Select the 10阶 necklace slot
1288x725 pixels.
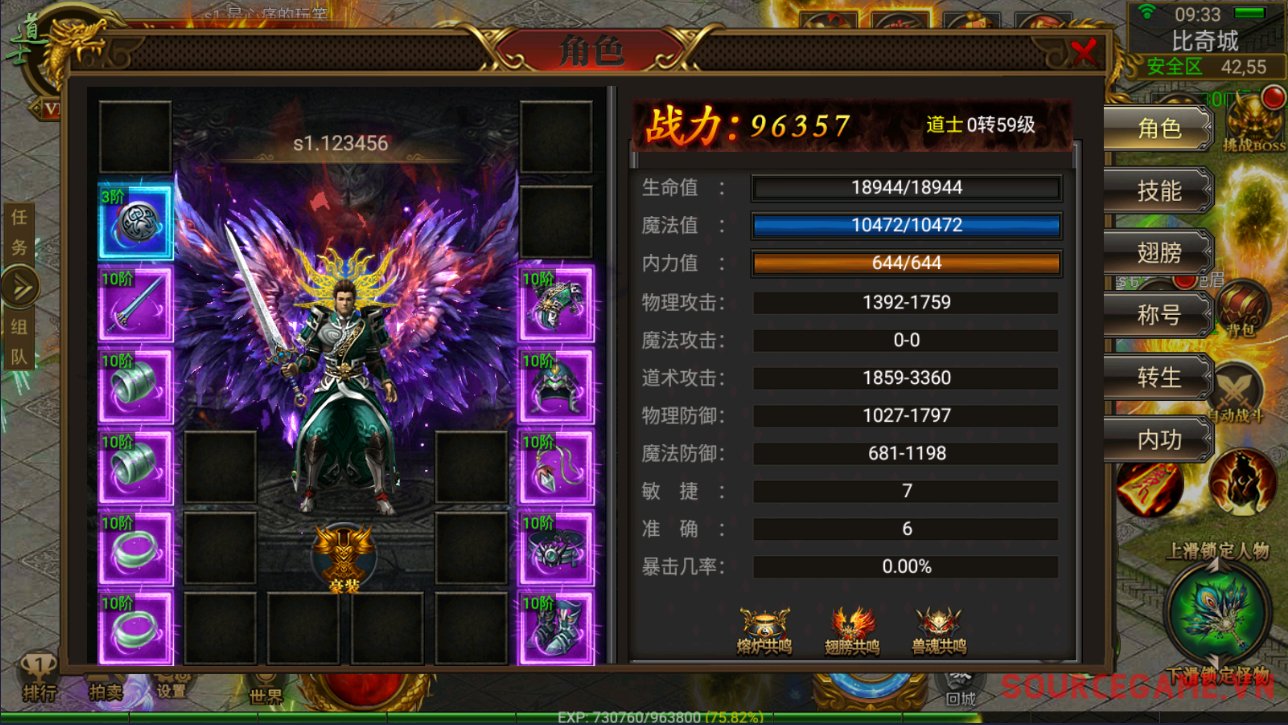(x=556, y=467)
